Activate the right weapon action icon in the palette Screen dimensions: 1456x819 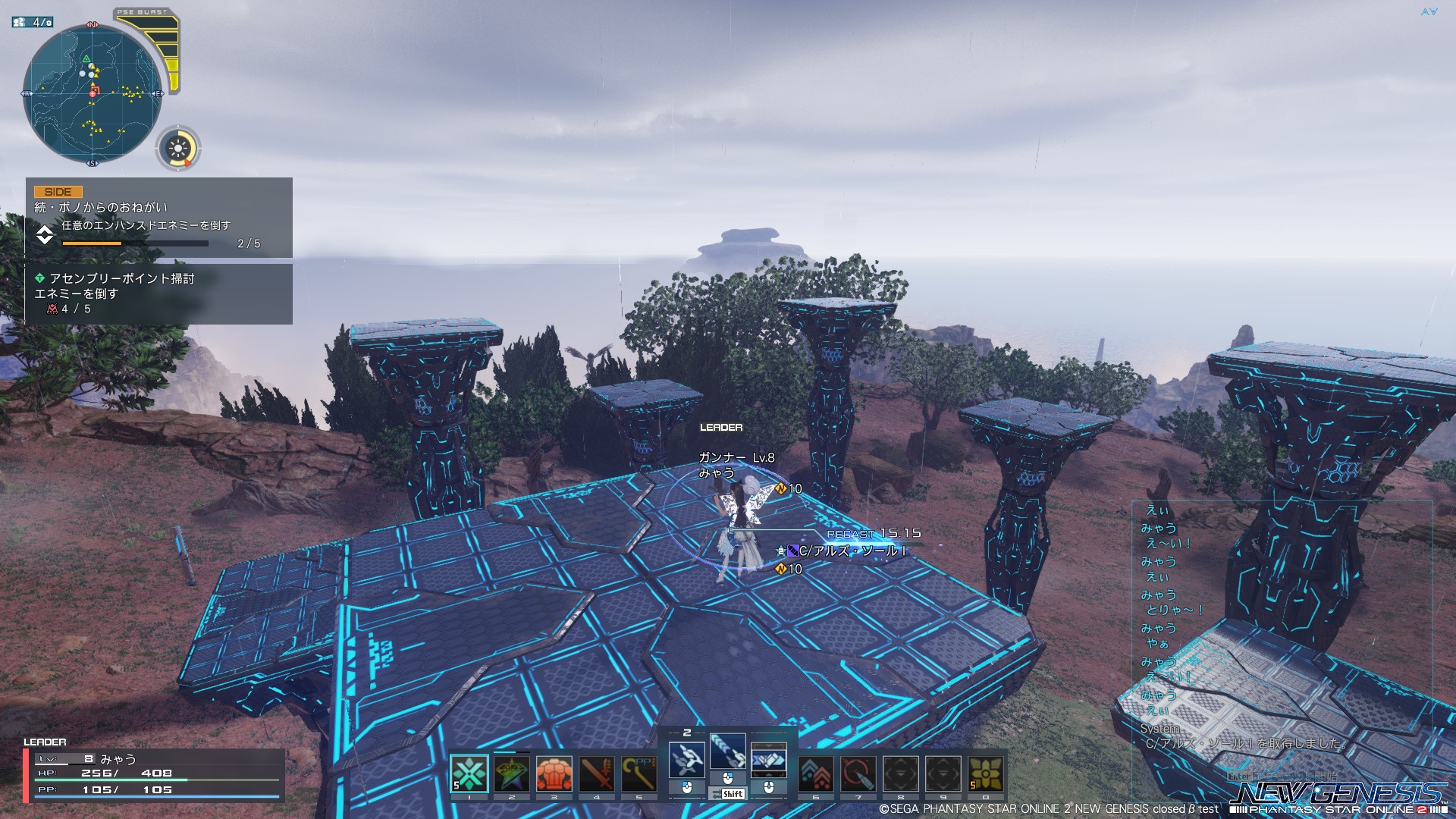[768, 759]
